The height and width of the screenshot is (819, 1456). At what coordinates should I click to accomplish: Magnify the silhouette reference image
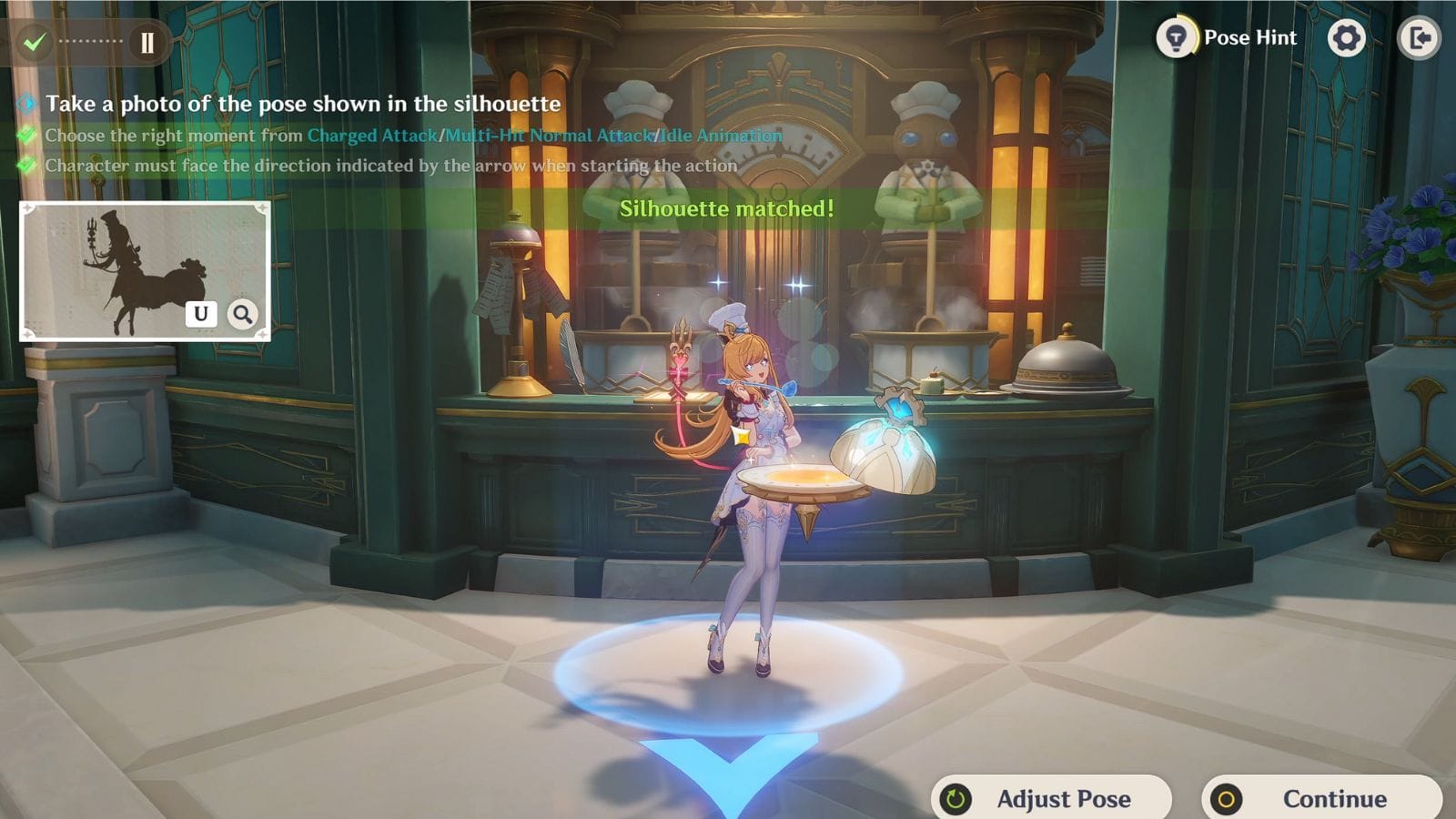pos(242,314)
